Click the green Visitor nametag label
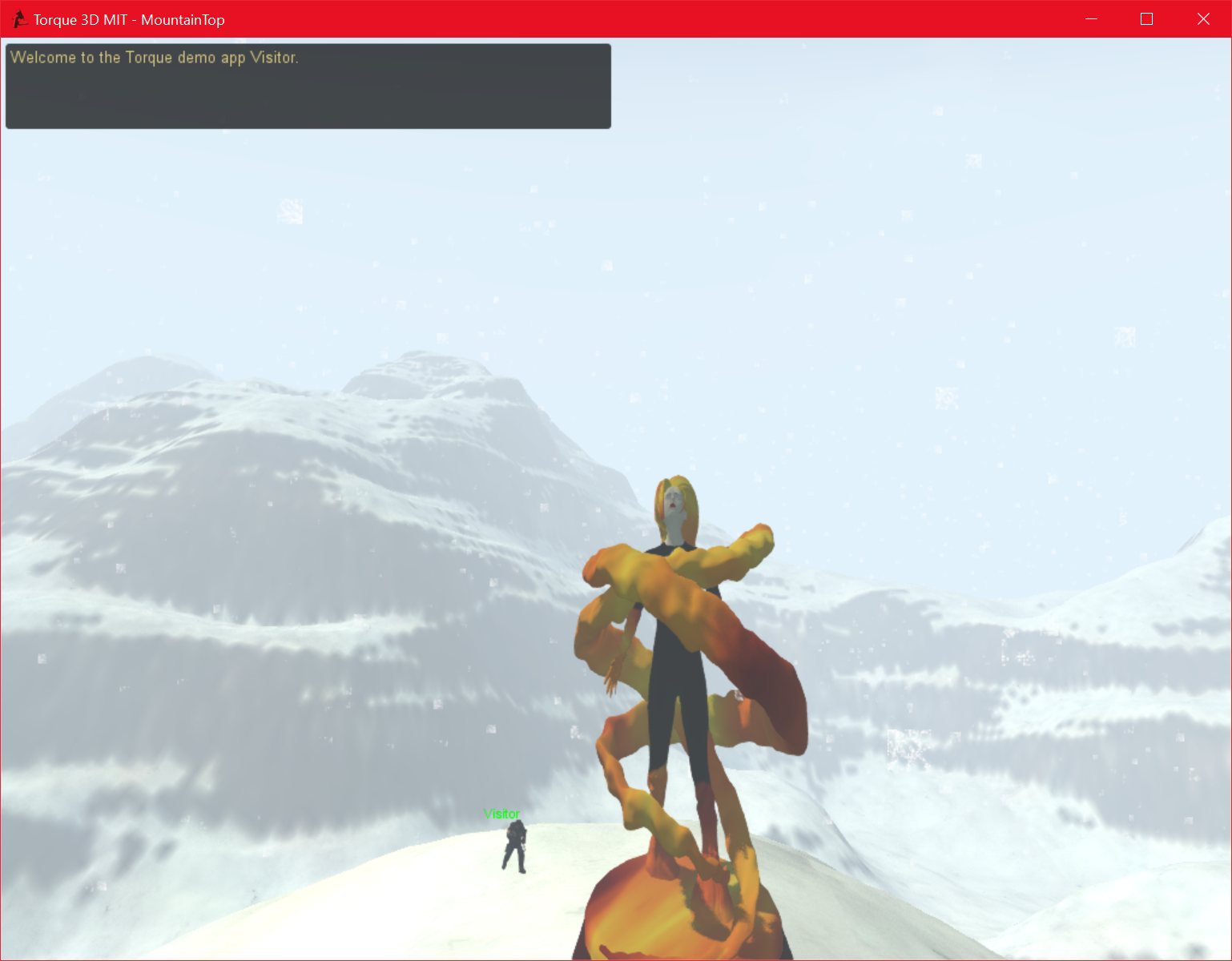The width and height of the screenshot is (1232, 961). (x=500, y=814)
